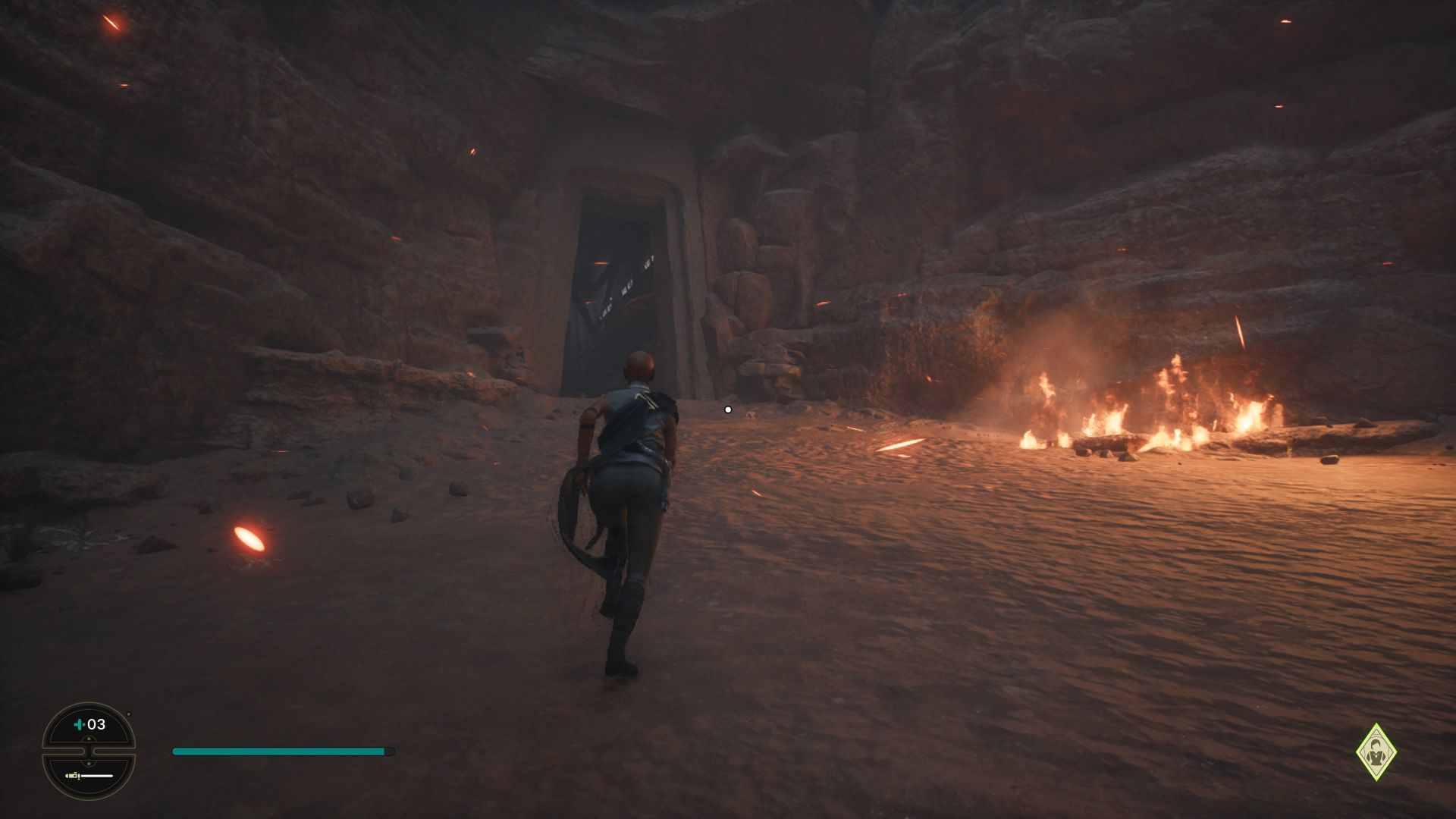1456x819 pixels.
Task: Click the green diamond companion portrait icon
Action: pos(1376,752)
